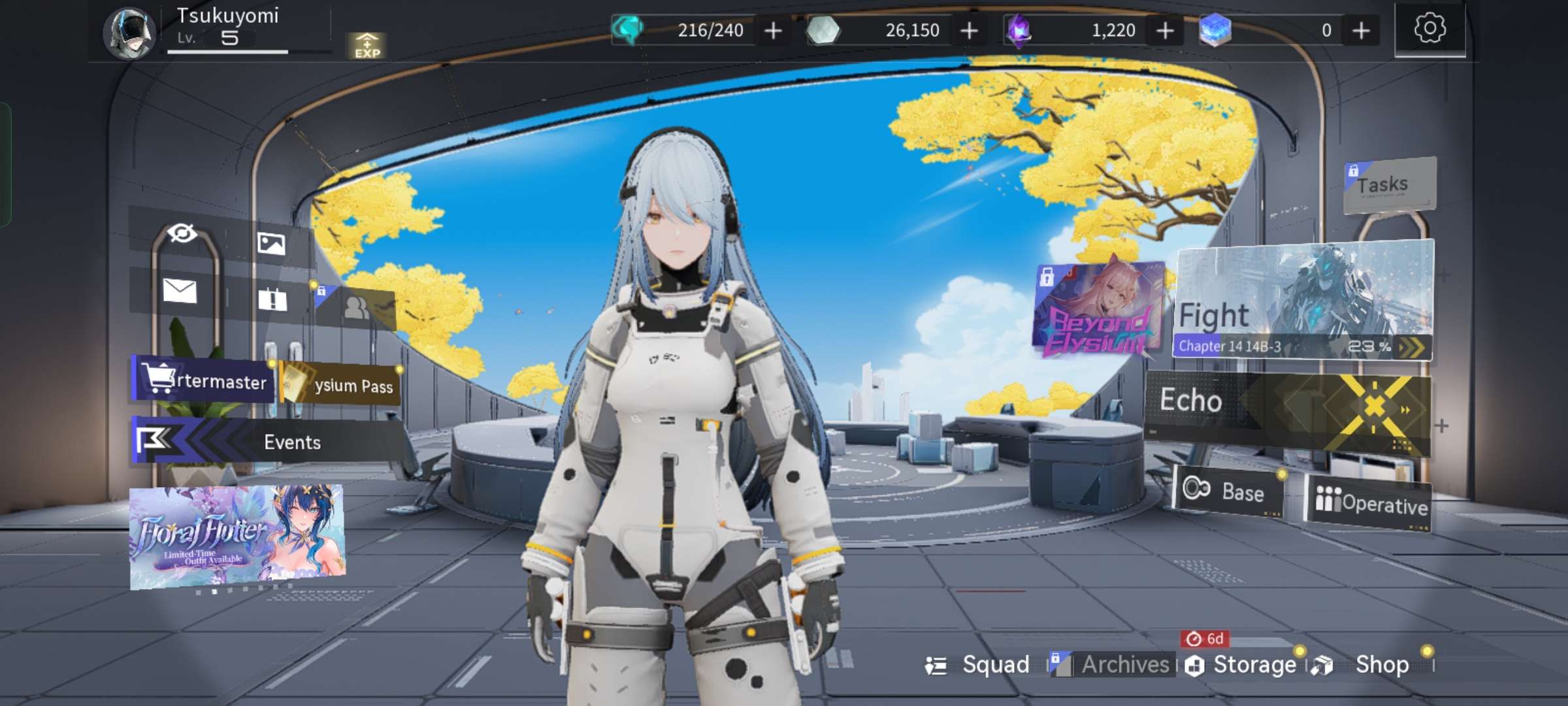This screenshot has width=1568, height=706.
Task: Open the EXP boost icon
Action: [367, 46]
